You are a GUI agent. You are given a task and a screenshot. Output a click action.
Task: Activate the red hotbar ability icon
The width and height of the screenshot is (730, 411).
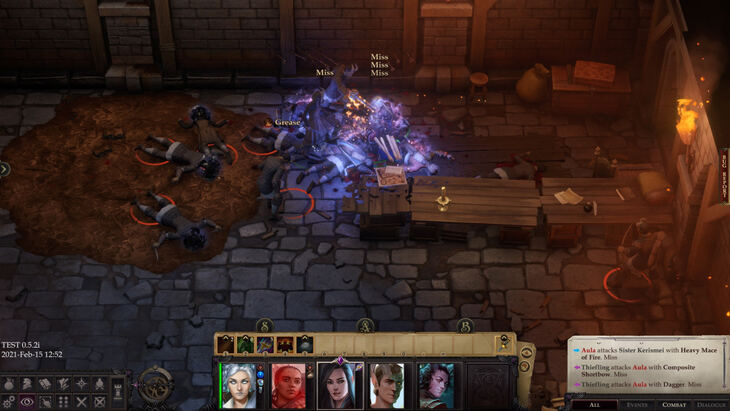(285, 344)
